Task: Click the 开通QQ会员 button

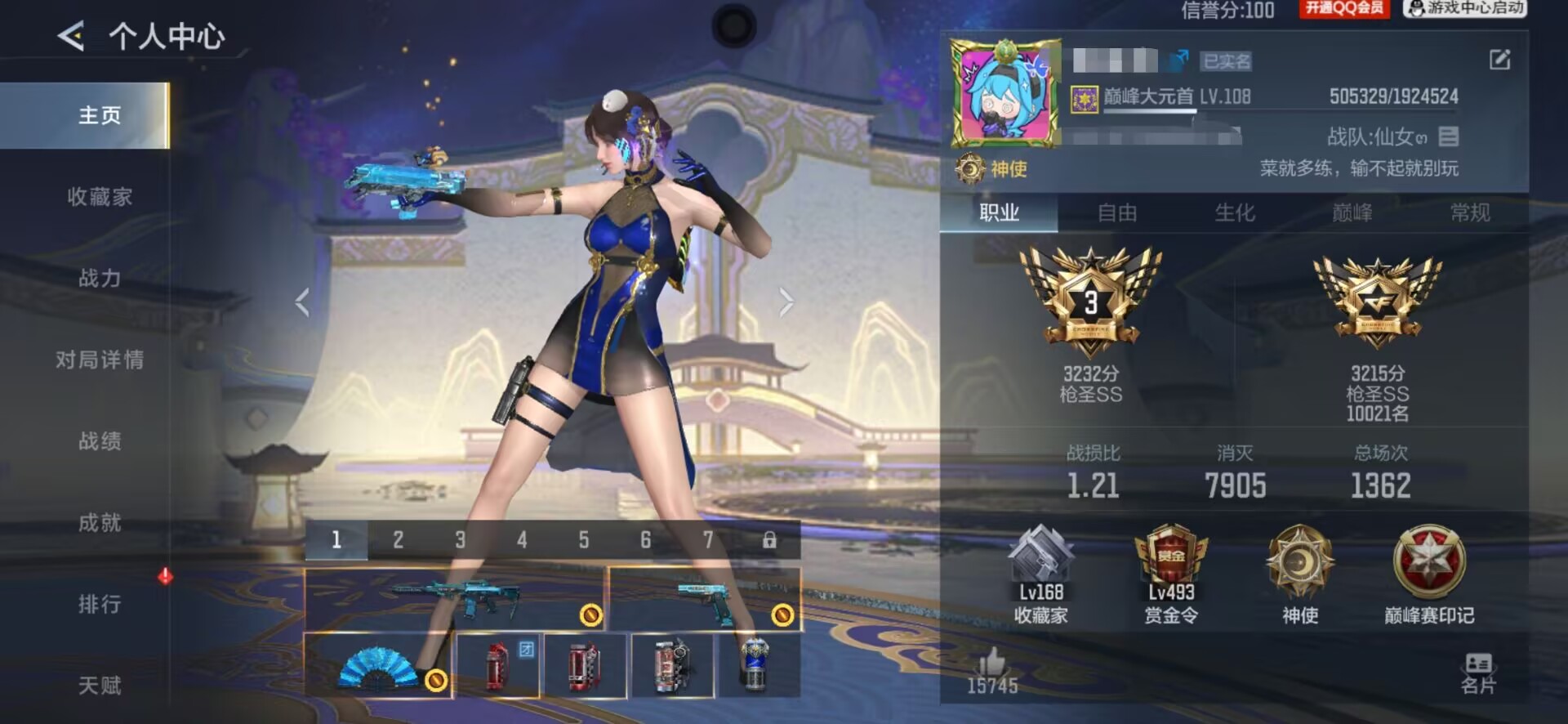Action: 1343,9
